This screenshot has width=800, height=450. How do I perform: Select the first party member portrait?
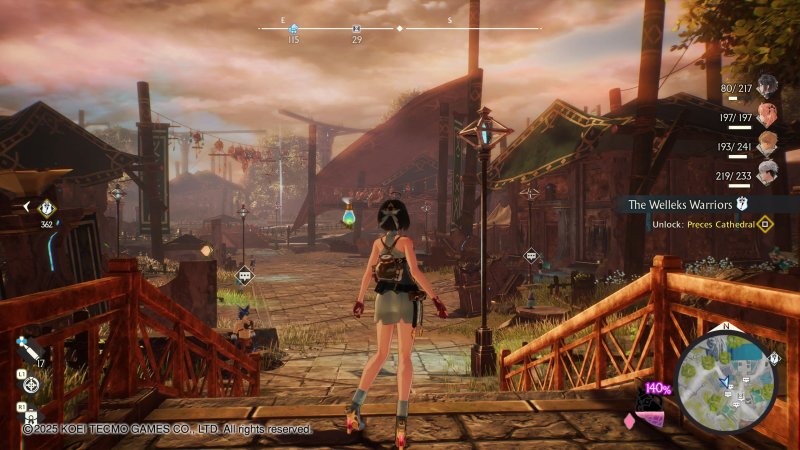767,85
